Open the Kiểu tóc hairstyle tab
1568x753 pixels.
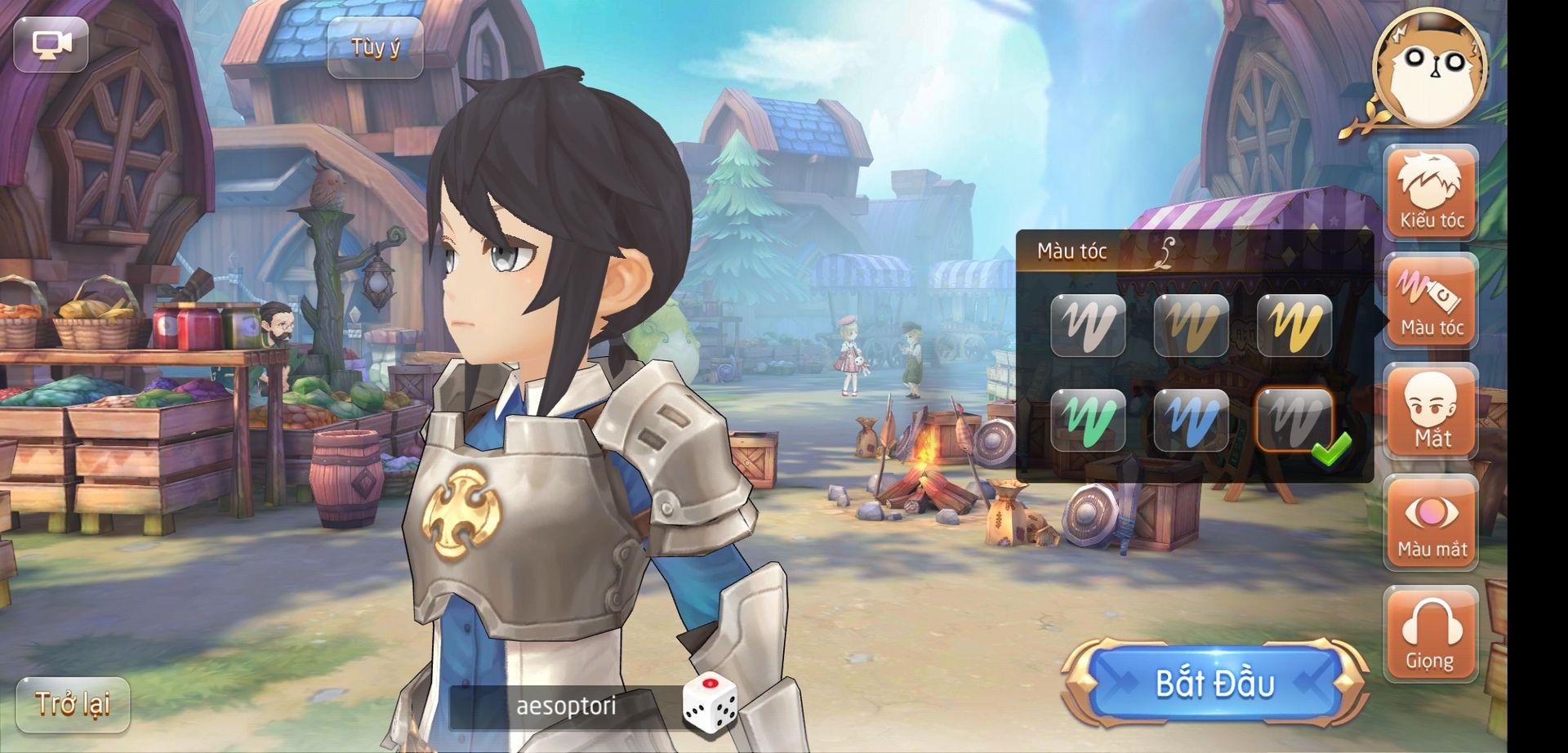coord(1431,193)
